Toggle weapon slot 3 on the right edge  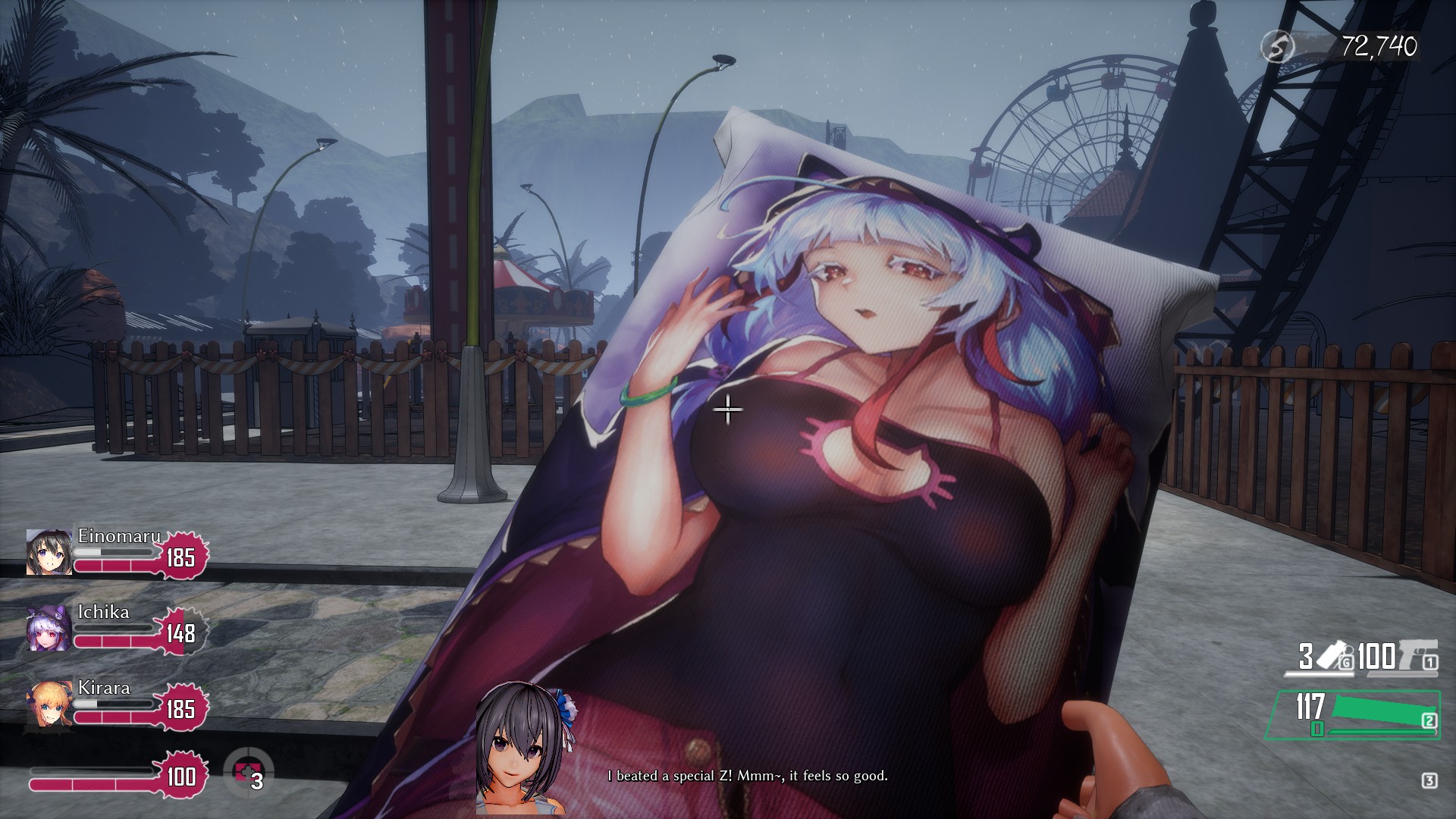[x=1430, y=781]
